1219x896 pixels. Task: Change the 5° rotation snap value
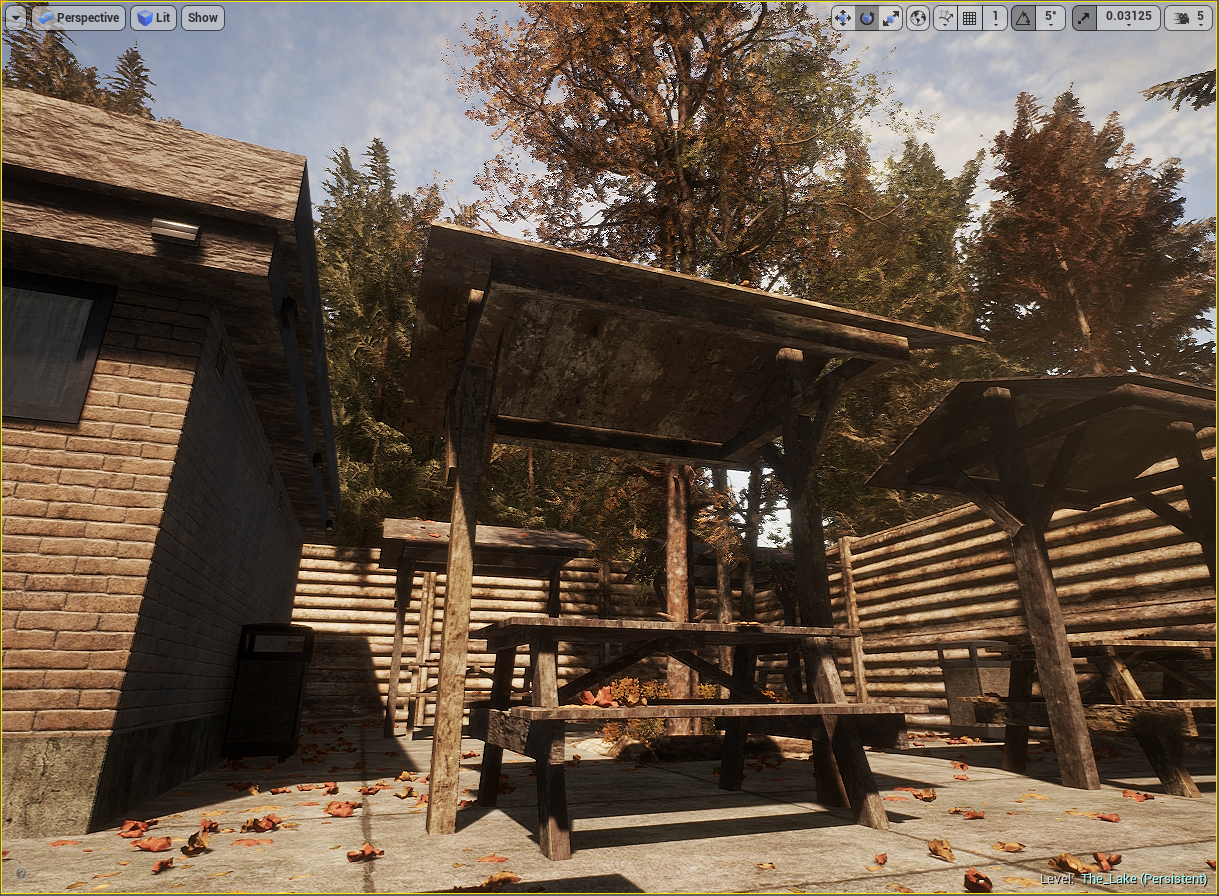(1050, 17)
